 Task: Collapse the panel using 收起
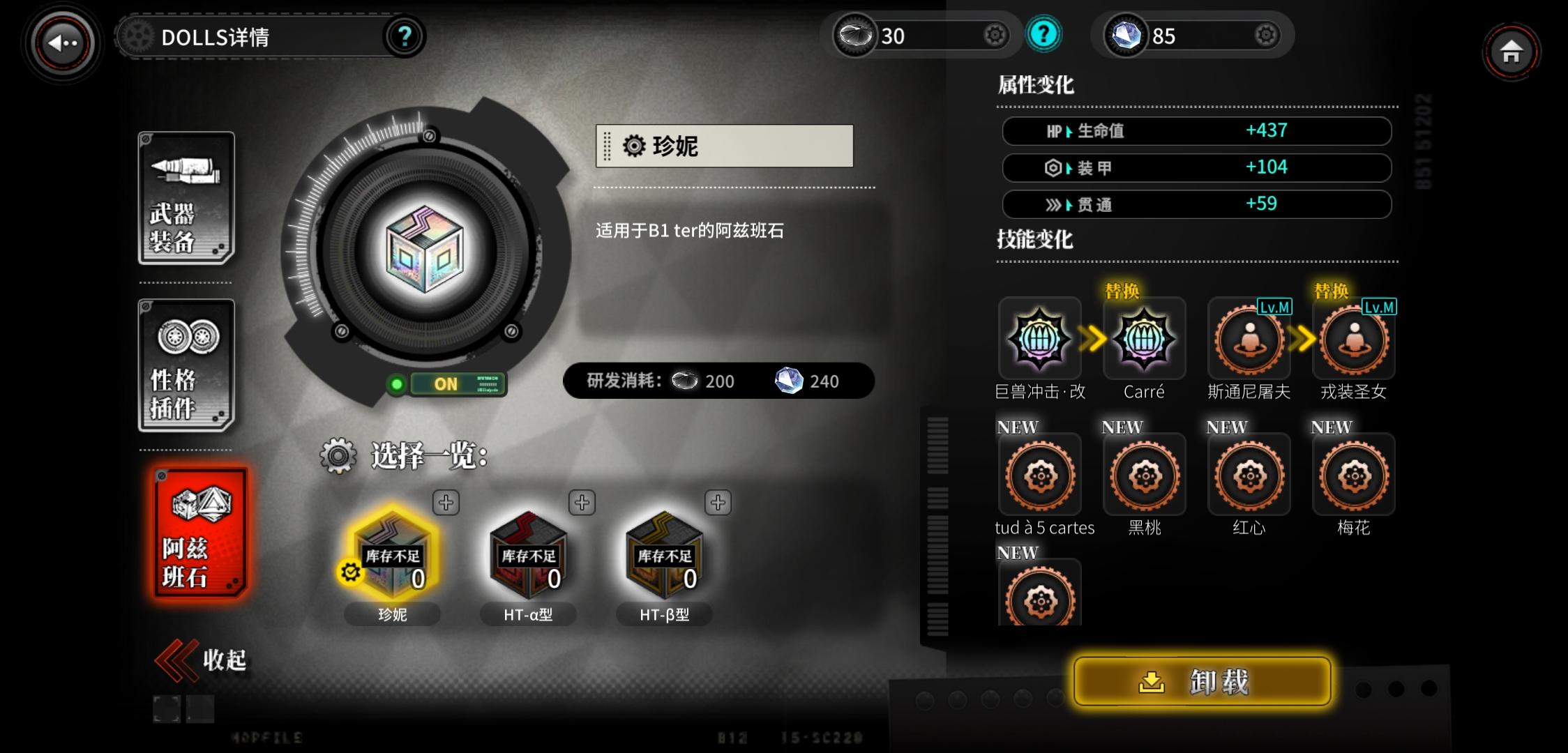pyautogui.click(x=202, y=658)
